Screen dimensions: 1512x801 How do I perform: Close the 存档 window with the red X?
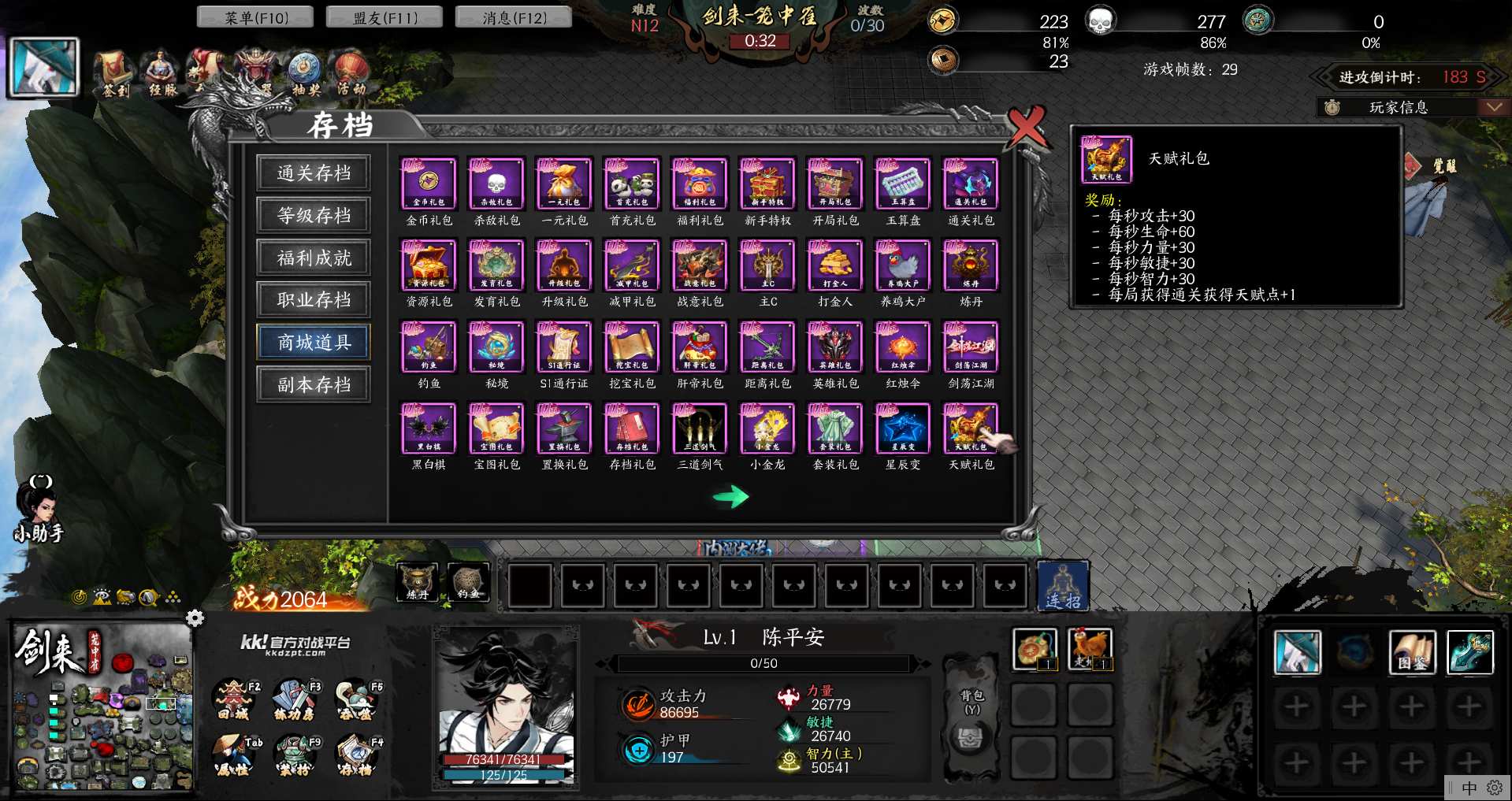1027,126
